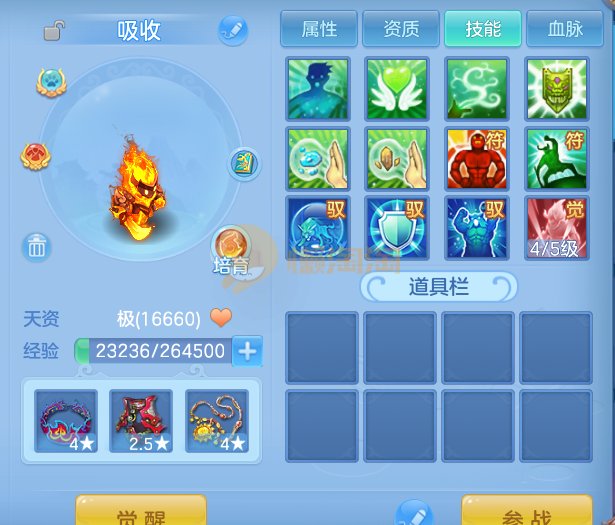Select the 技能 tab

pyautogui.click(x=483, y=29)
